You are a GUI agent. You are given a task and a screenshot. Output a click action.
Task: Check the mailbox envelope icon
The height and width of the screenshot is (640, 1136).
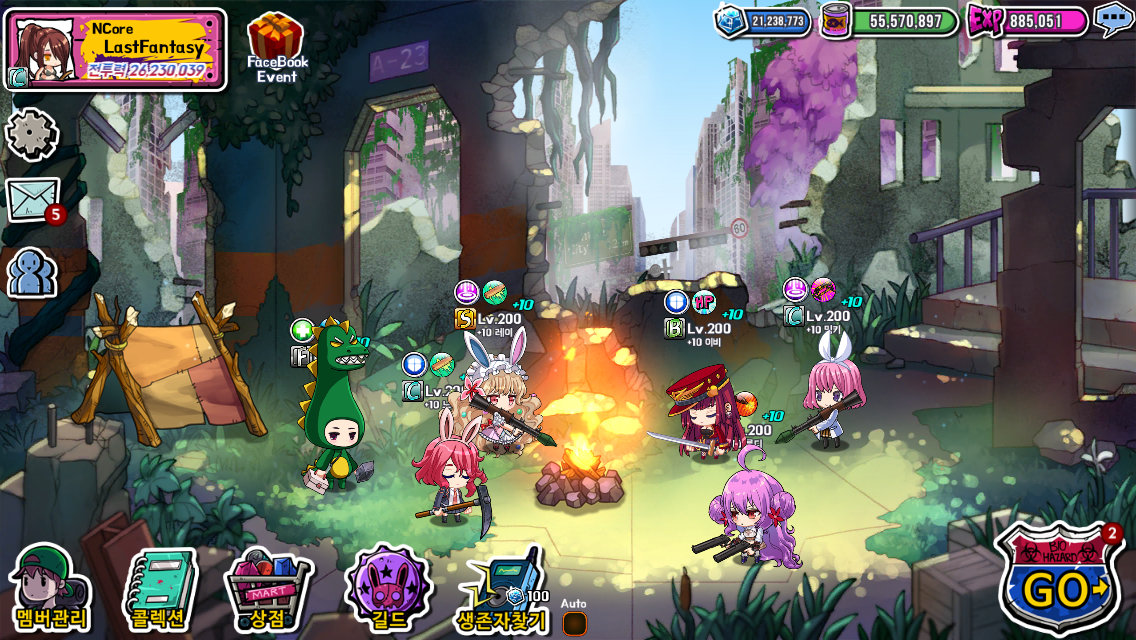34,199
